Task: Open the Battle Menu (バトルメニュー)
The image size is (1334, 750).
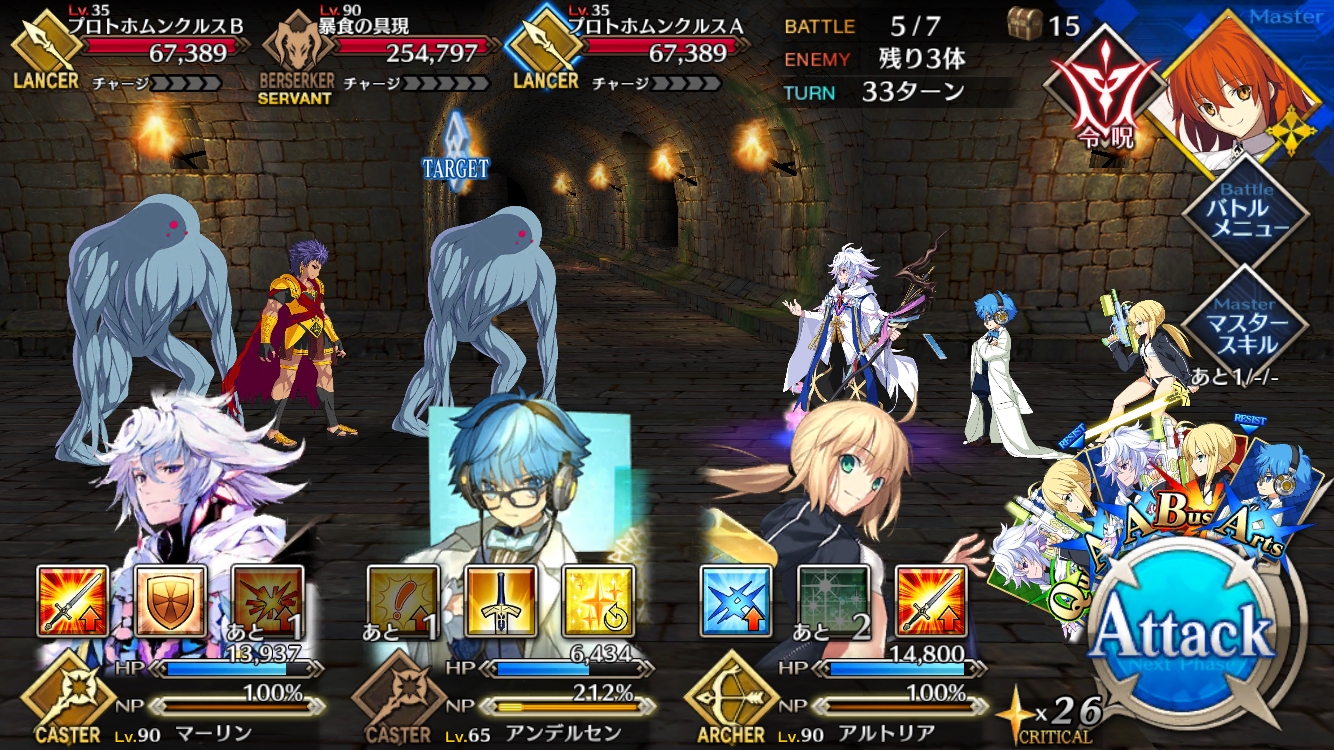Action: pyautogui.click(x=1245, y=214)
